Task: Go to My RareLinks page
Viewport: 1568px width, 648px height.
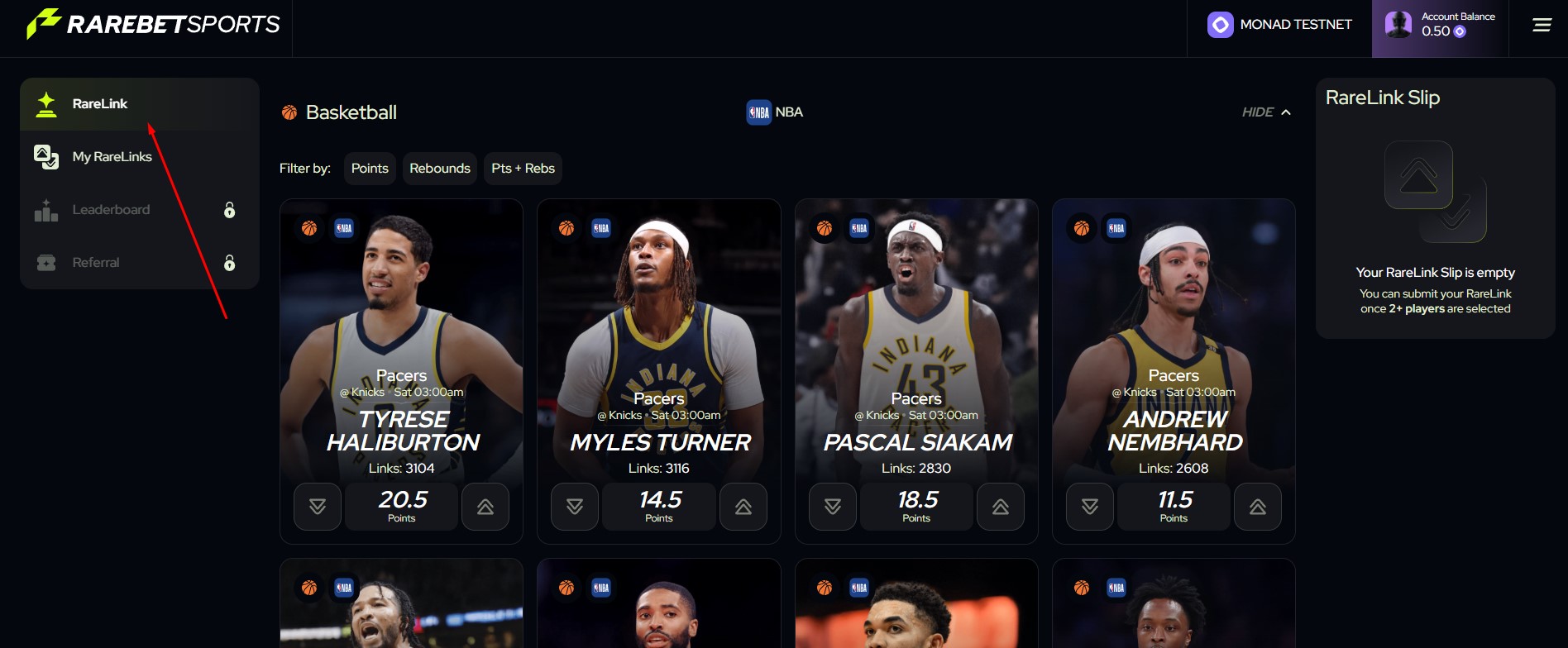Action: [112, 157]
